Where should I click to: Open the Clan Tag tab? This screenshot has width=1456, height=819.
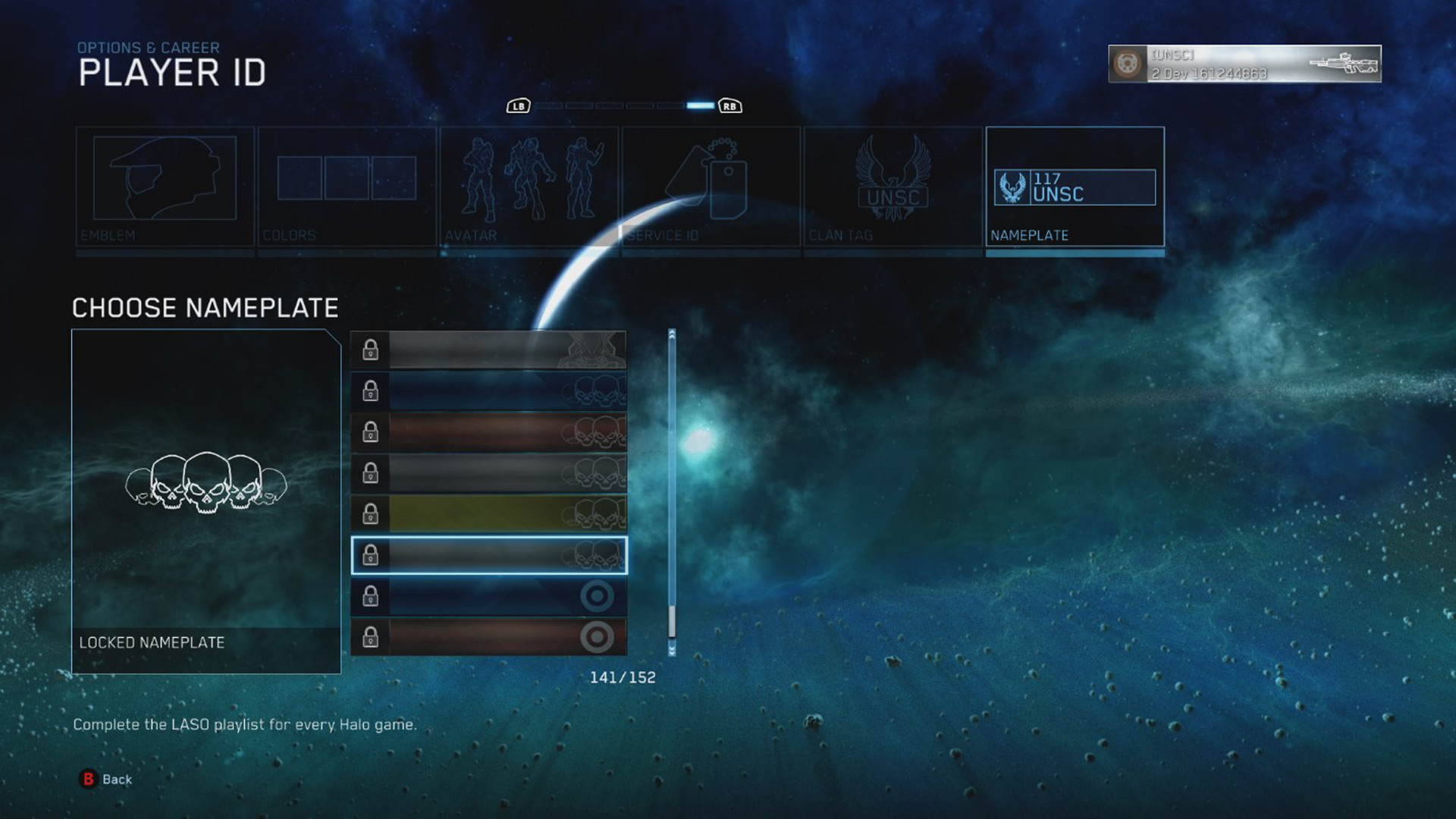point(893,187)
